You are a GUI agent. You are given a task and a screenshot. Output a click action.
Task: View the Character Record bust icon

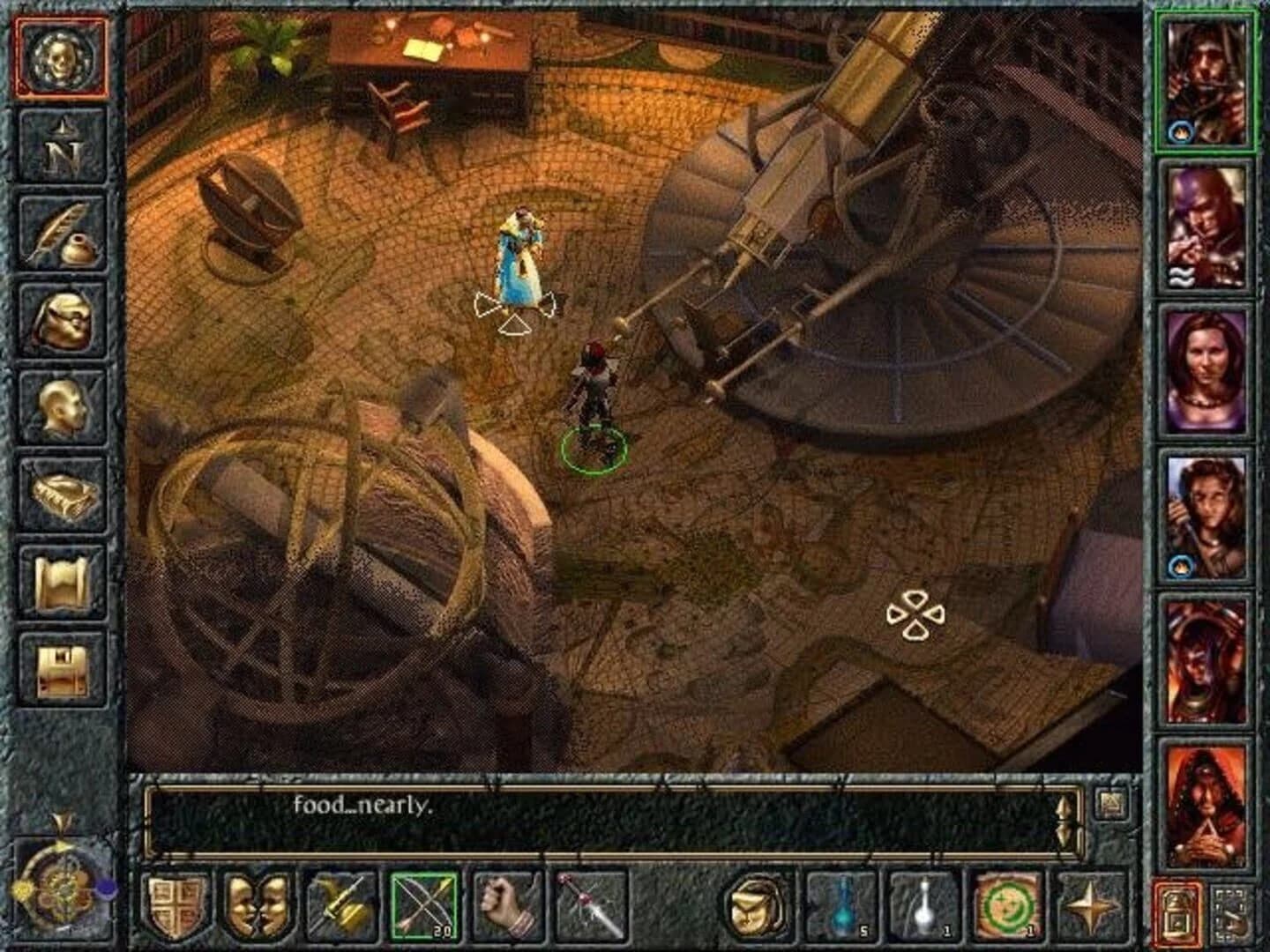[x=60, y=404]
